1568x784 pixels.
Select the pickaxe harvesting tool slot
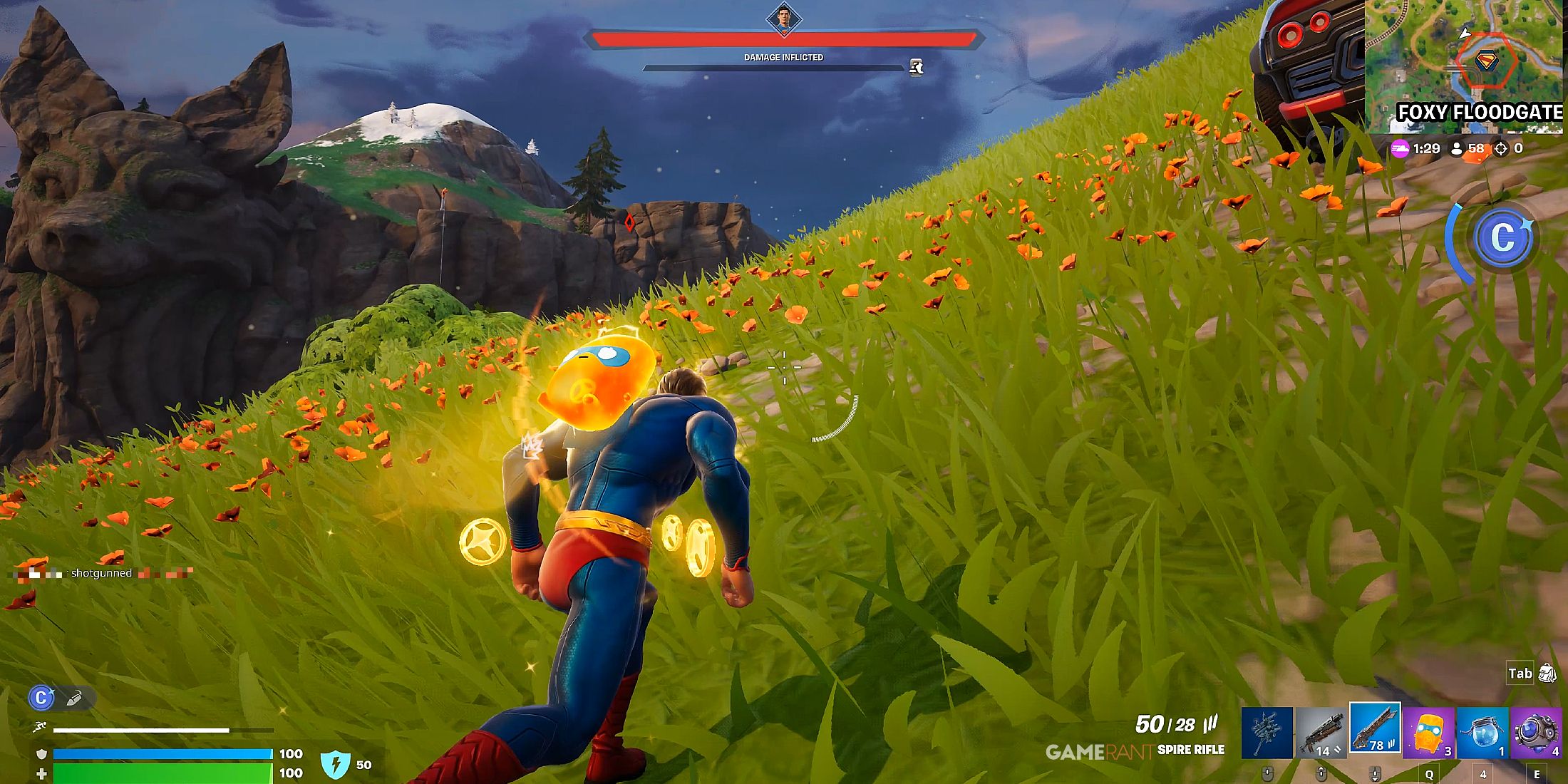pos(1267,733)
